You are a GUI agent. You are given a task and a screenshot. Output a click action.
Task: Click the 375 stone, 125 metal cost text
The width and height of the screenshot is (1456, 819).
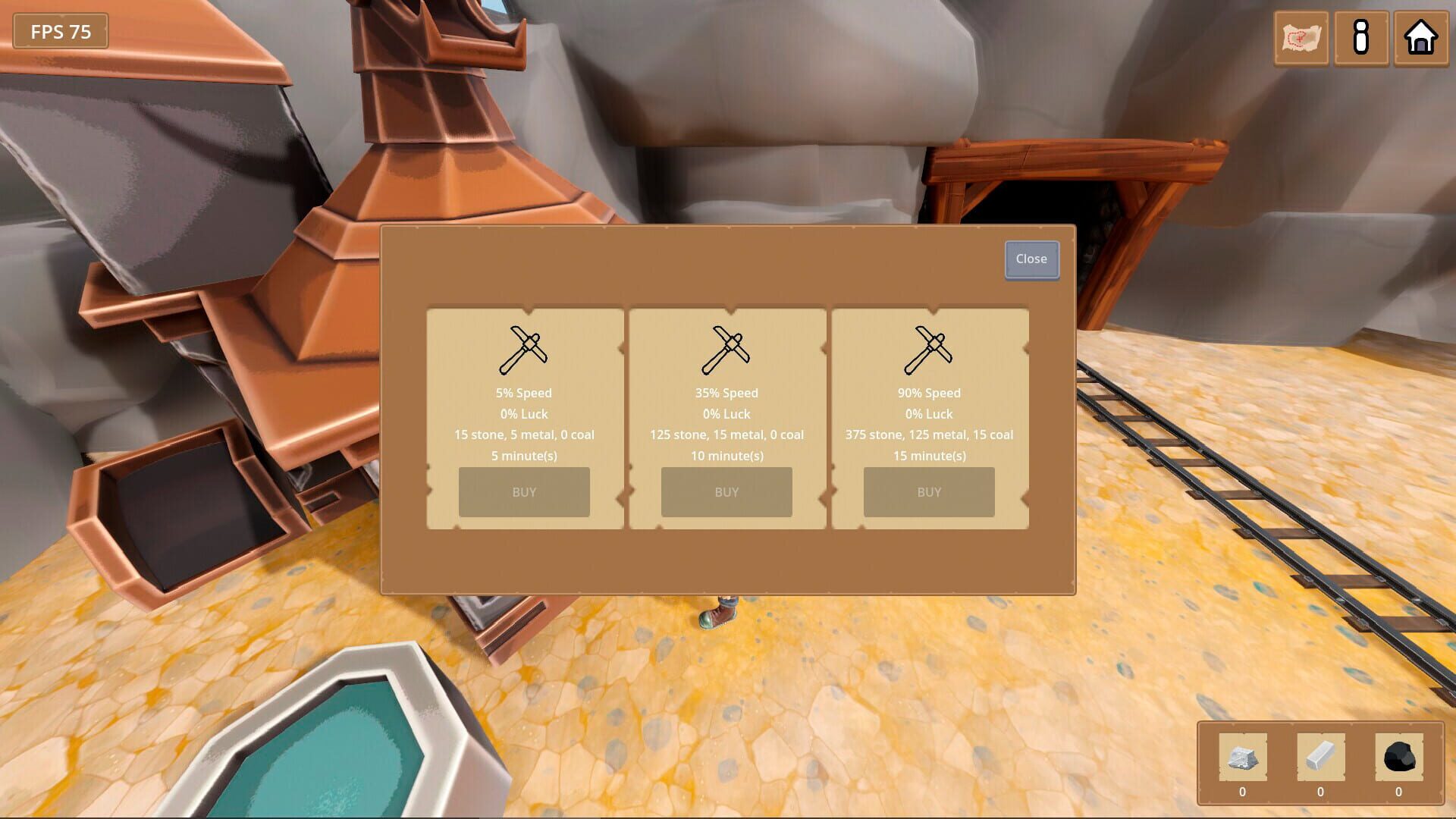click(929, 435)
